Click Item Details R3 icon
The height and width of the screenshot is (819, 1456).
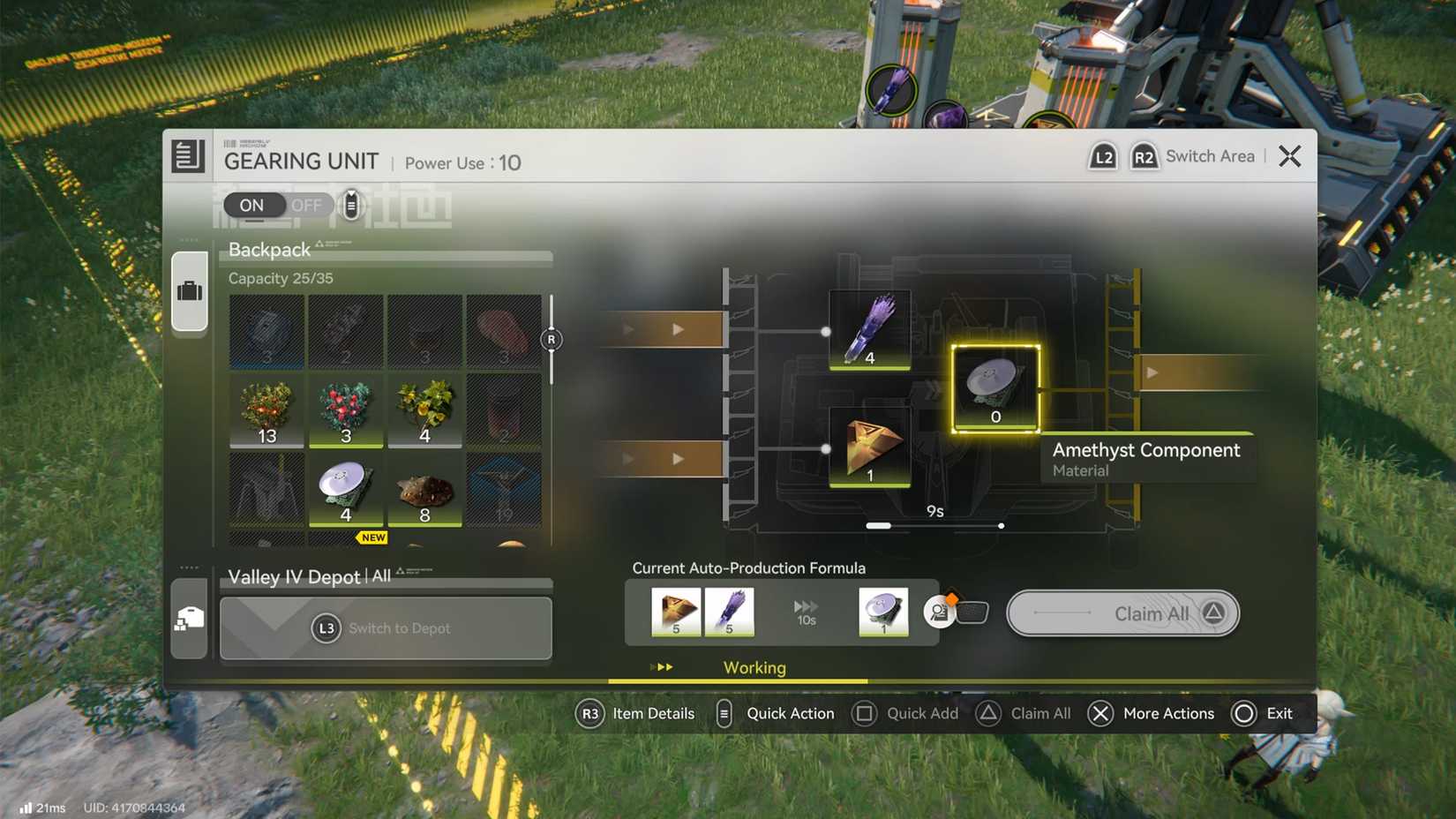click(x=589, y=713)
